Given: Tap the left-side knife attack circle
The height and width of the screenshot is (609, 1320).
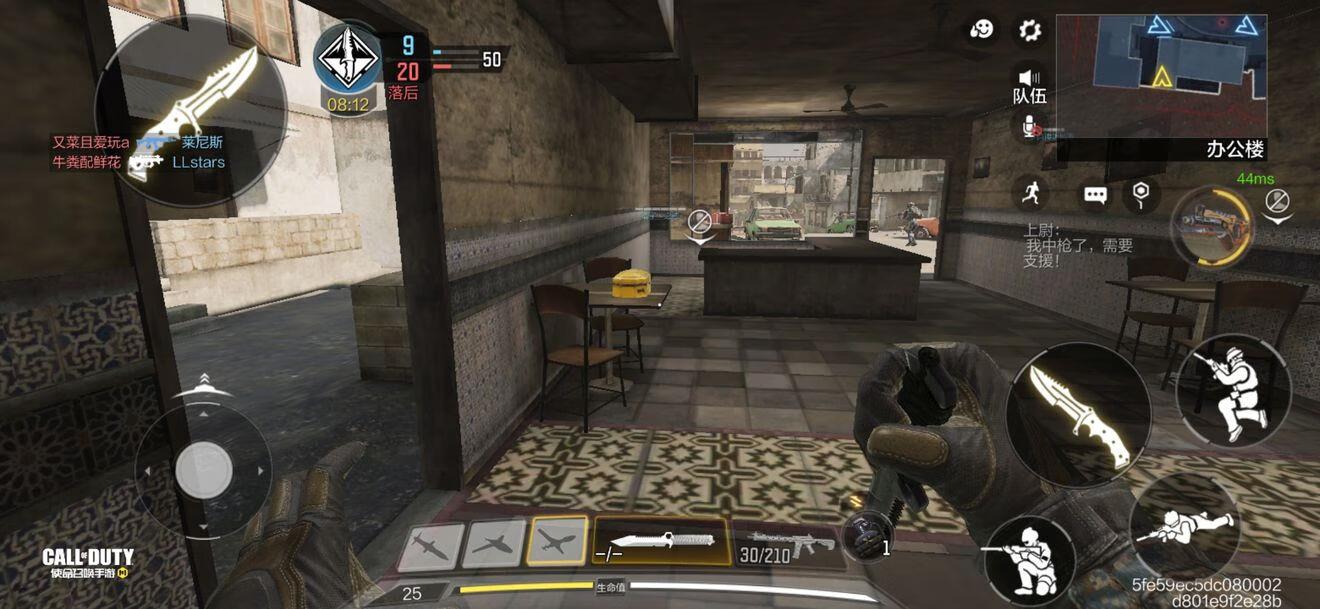Looking at the screenshot, I should pos(191,110).
